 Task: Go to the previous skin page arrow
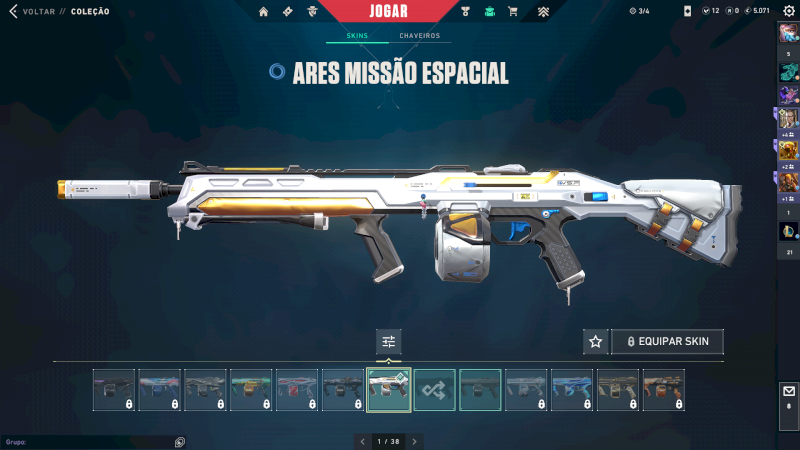click(362, 441)
